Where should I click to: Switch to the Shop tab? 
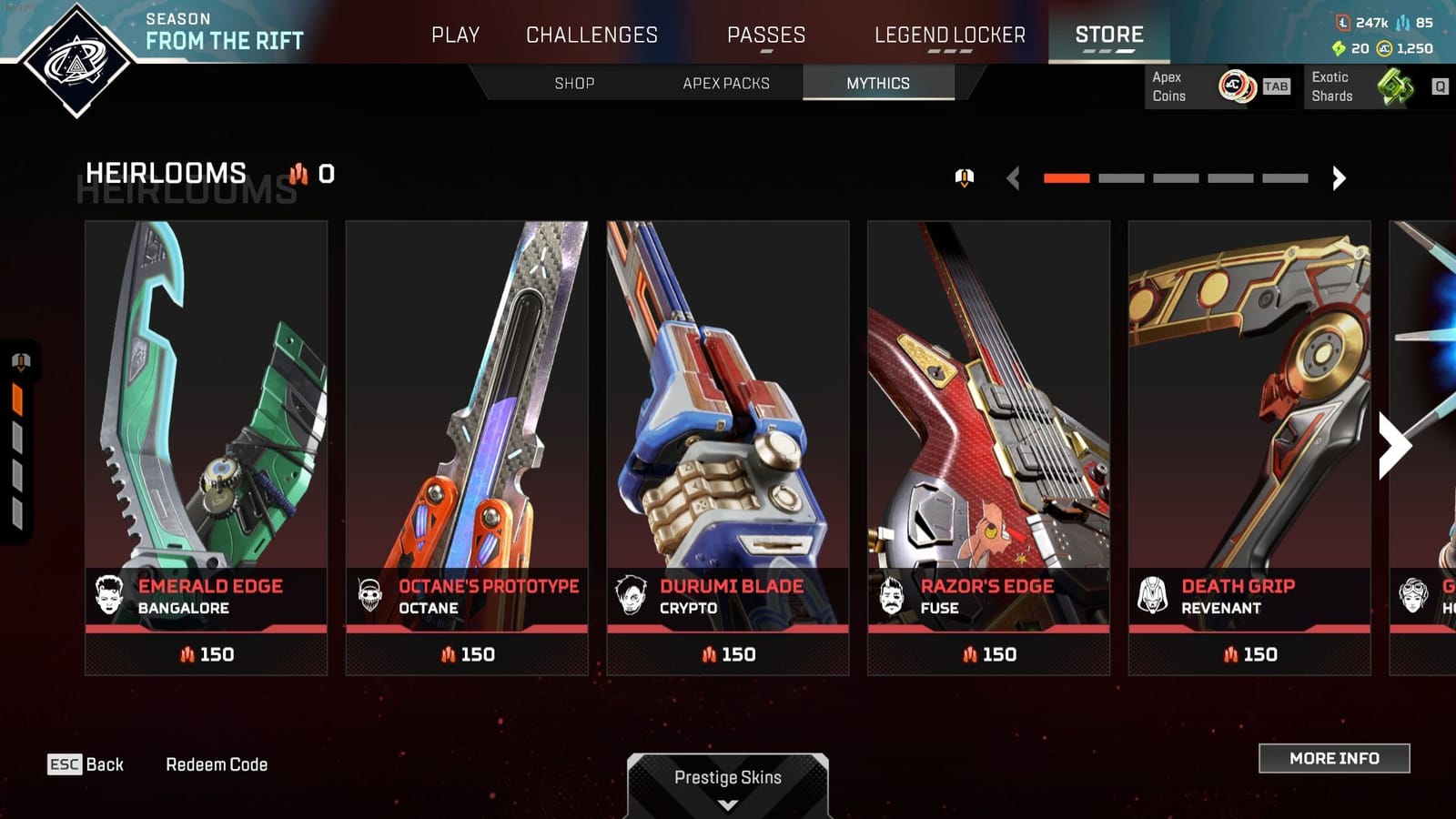[572, 83]
